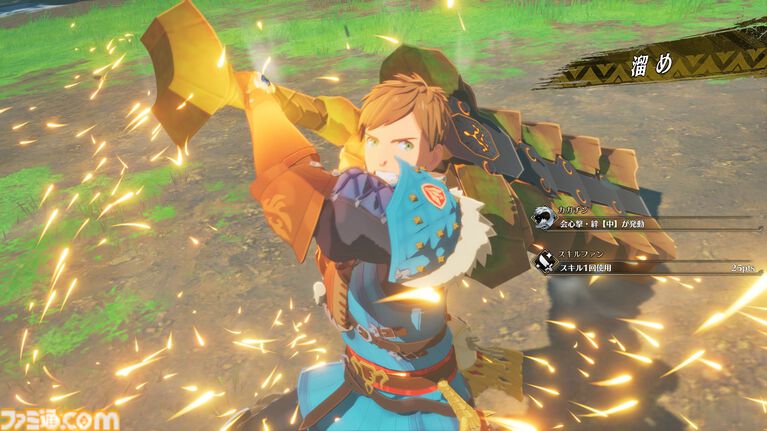This screenshot has width=767, height=431.
Task: Click the monster icon beside 会心撃・絆 notice
Action: coord(540,217)
